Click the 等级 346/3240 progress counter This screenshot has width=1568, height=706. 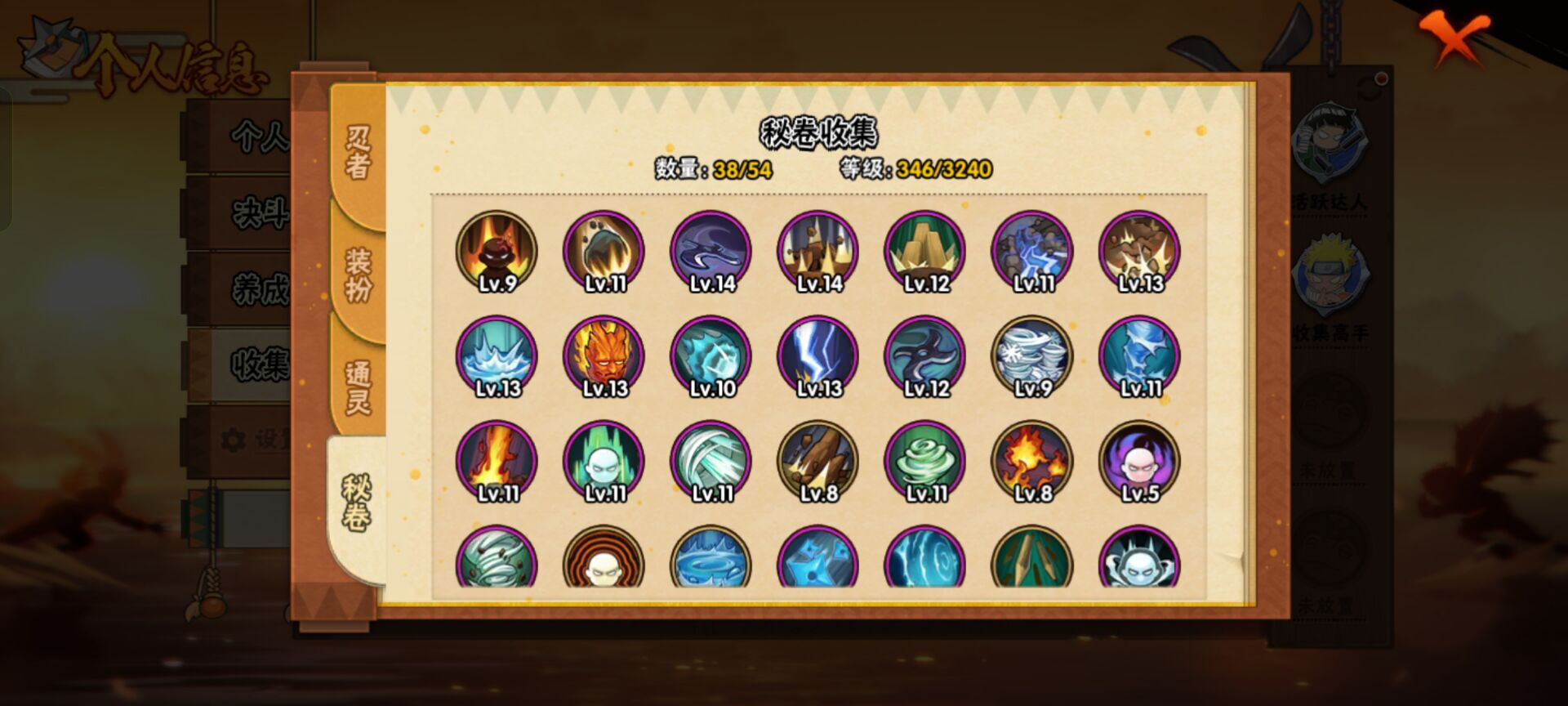(x=915, y=172)
